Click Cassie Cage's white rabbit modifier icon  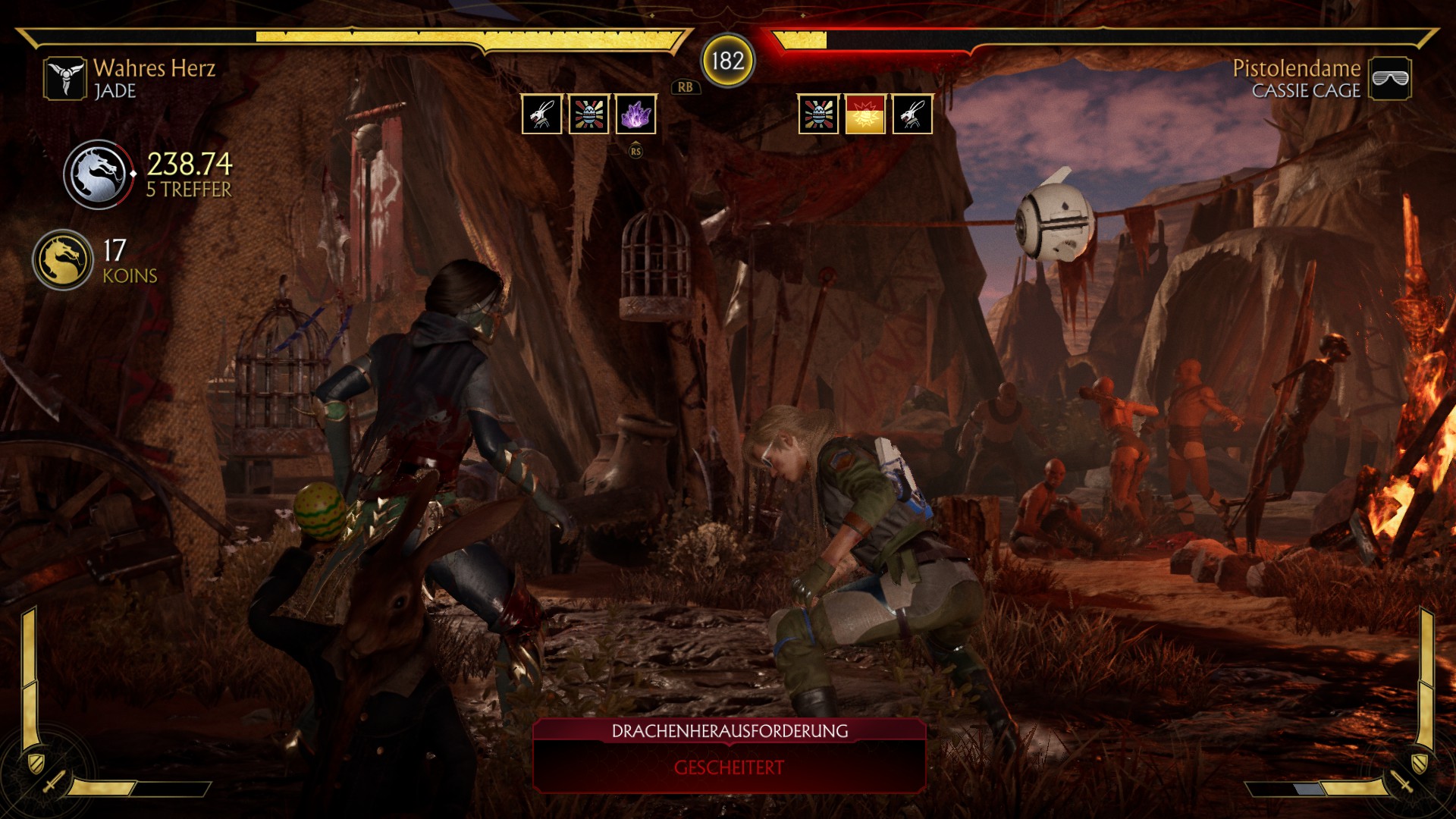pyautogui.click(x=912, y=115)
